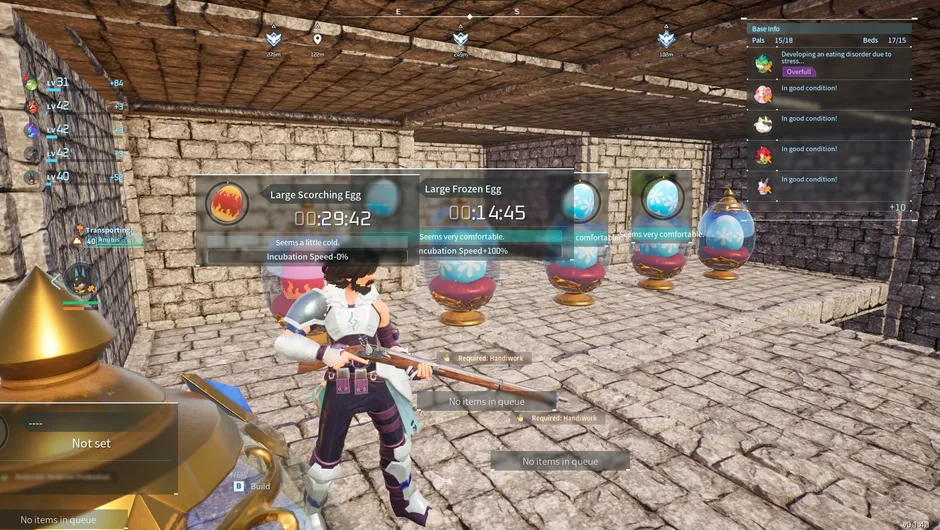Click the white location pin compass marker
This screenshot has height=530, width=940.
tap(318, 40)
